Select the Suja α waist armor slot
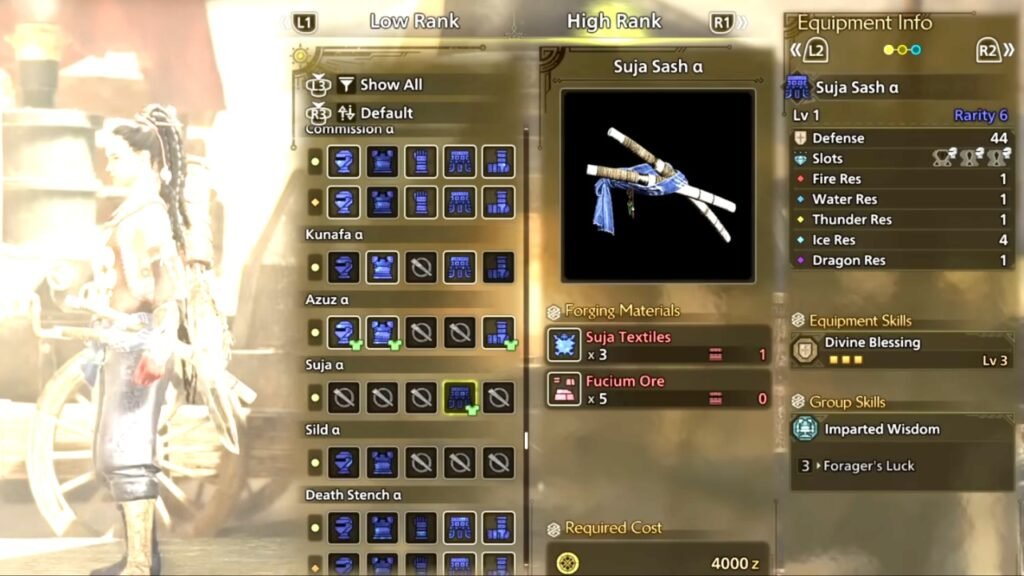1024x576 pixels. pyautogui.click(x=460, y=398)
